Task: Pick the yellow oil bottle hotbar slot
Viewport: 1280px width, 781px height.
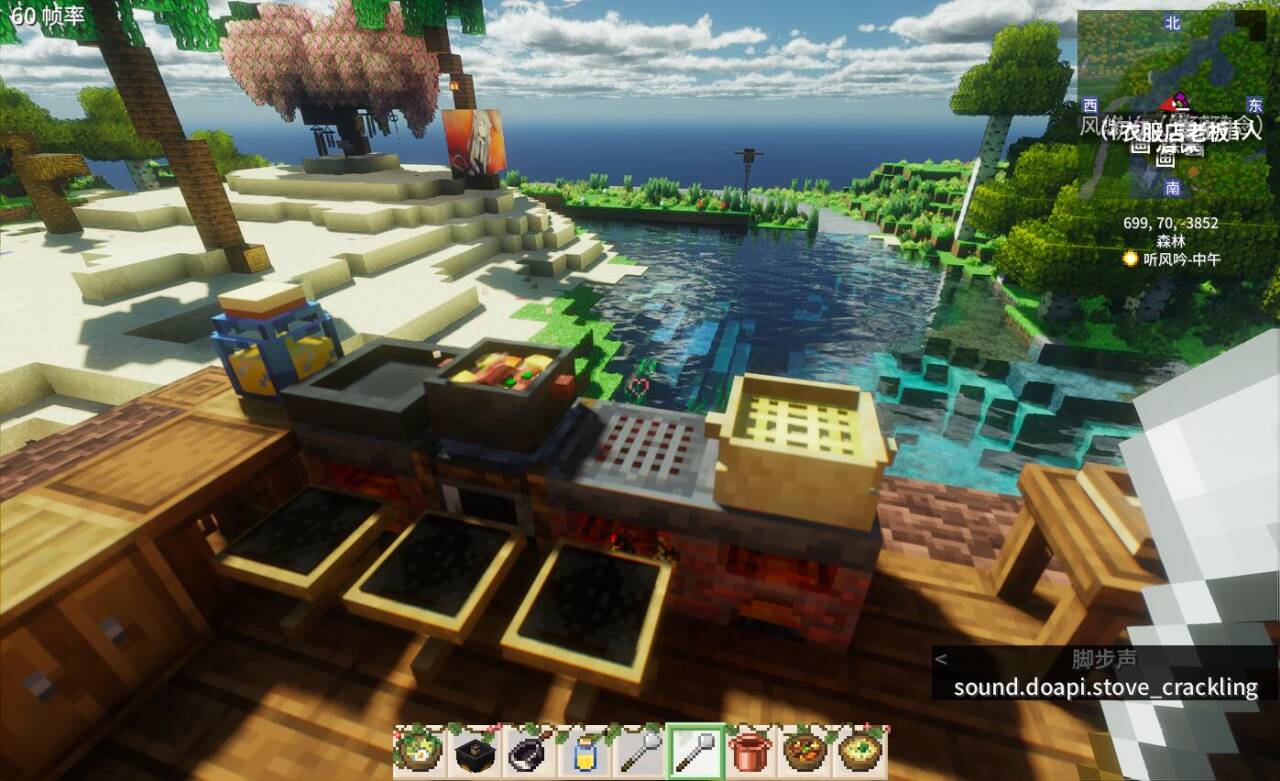Action: (584, 751)
